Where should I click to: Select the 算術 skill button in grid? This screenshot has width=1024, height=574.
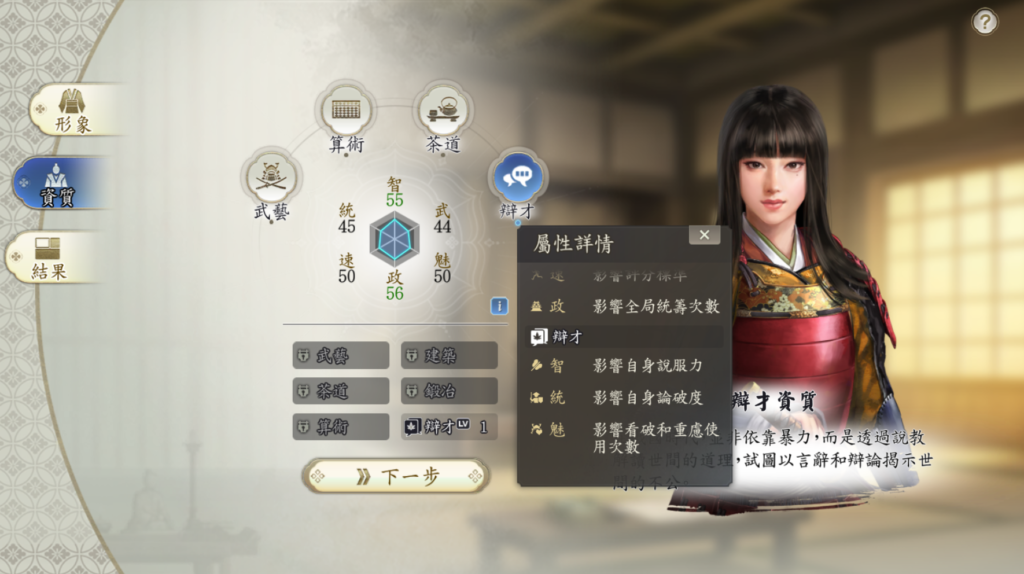click(341, 427)
